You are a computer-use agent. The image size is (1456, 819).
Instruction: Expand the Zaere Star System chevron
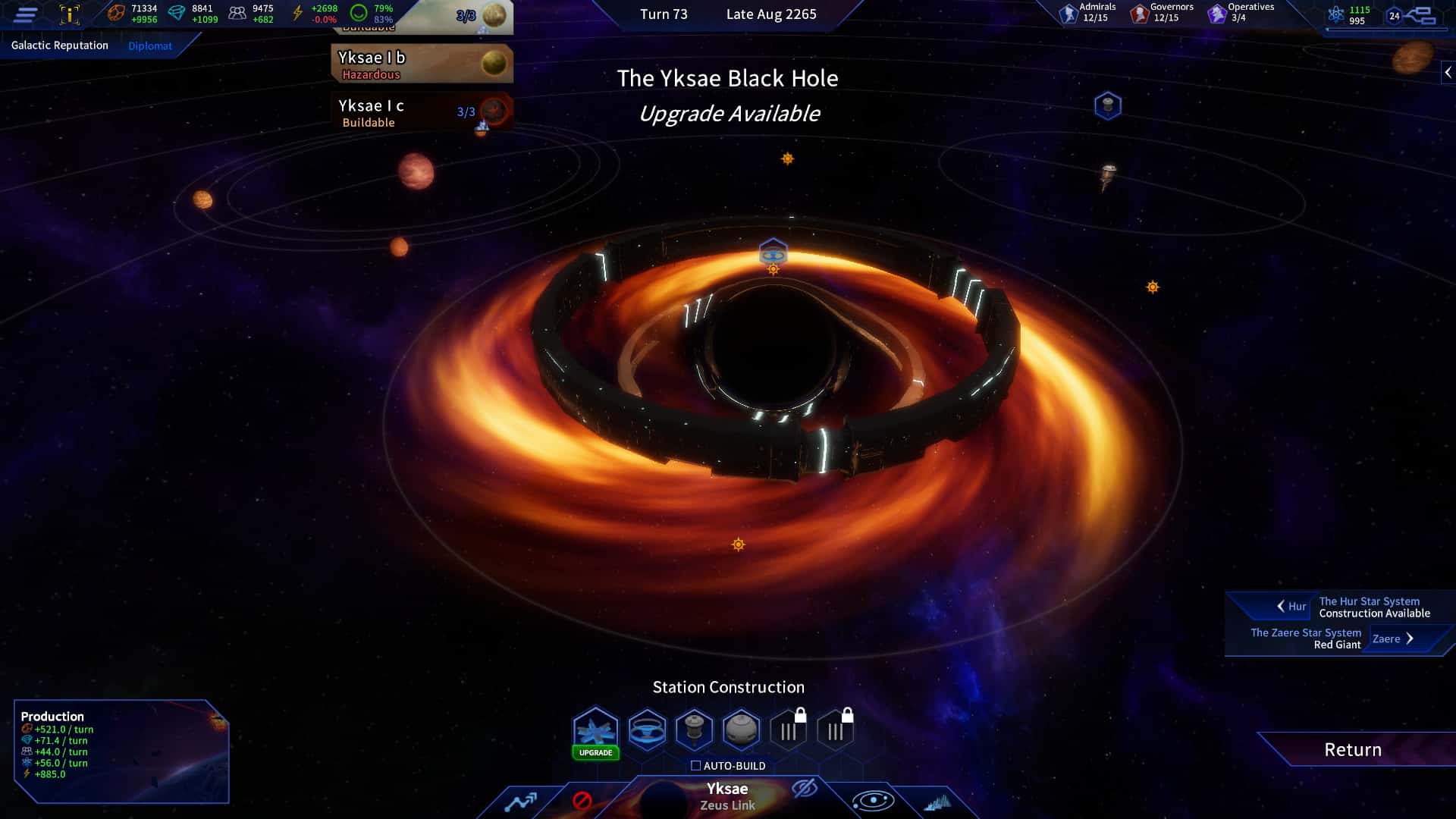click(1410, 639)
